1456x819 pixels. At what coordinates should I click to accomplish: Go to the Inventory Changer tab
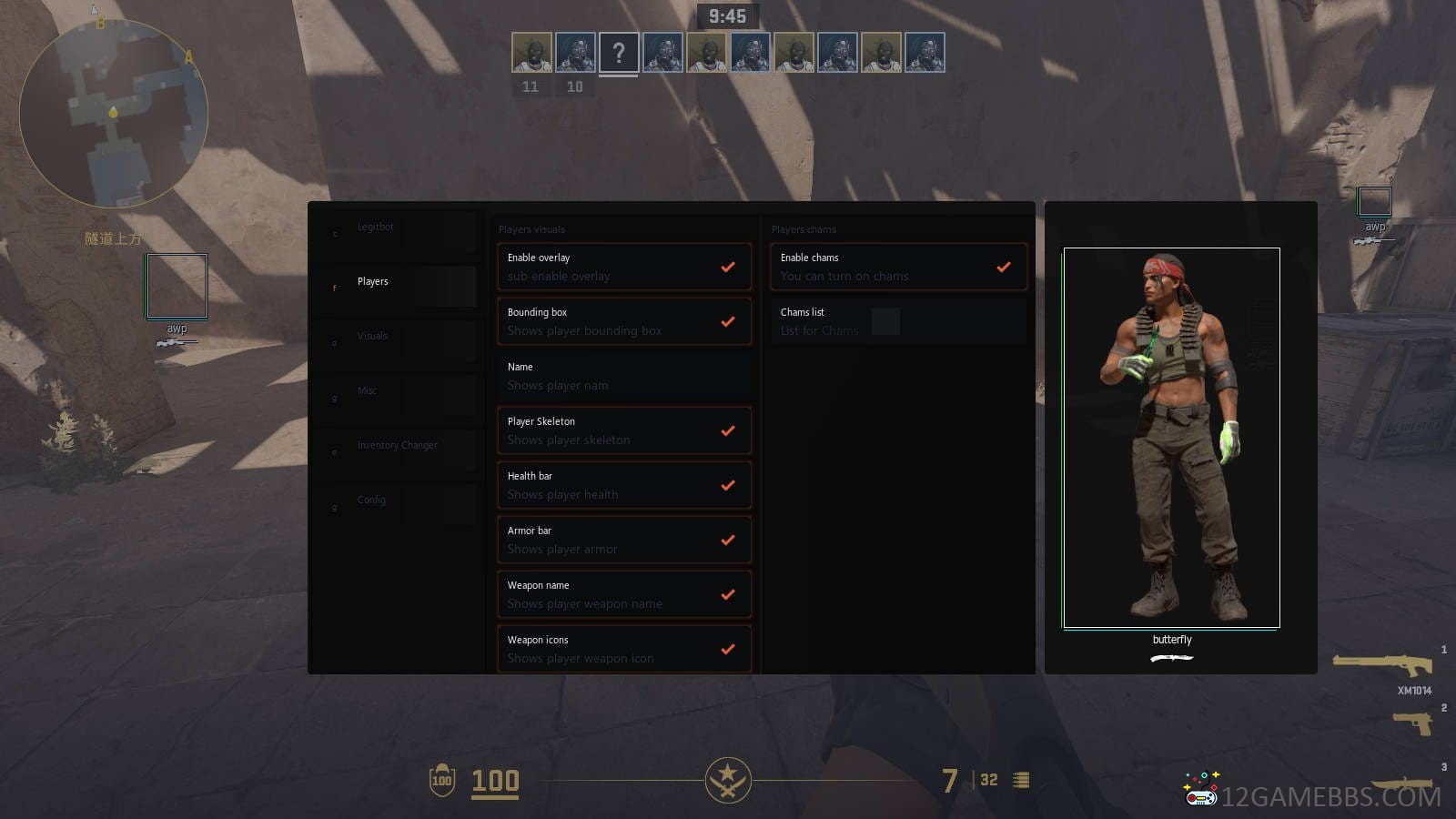397,446
